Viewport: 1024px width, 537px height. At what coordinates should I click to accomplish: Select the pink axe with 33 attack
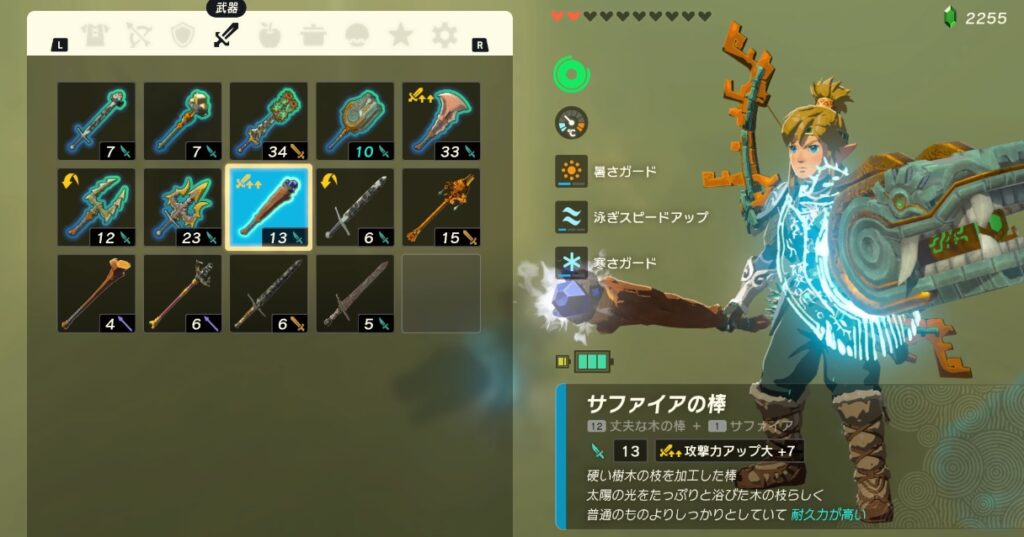441,121
